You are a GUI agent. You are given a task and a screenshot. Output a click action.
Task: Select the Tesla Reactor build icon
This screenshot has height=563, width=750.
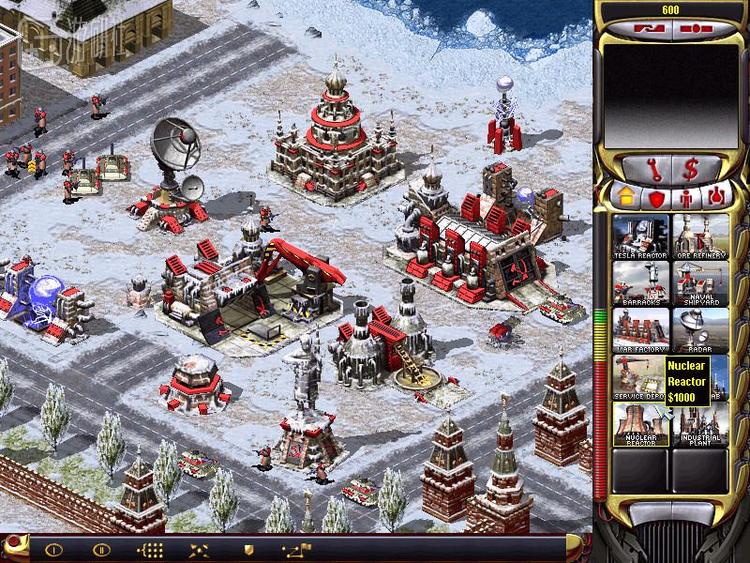pos(641,235)
